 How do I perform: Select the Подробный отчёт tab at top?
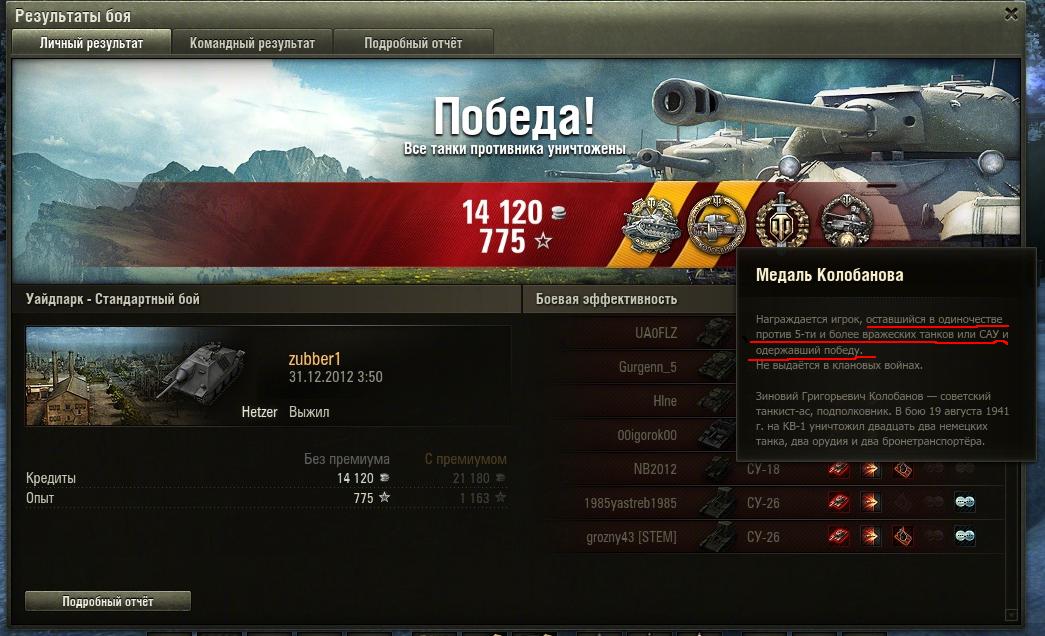pos(413,43)
